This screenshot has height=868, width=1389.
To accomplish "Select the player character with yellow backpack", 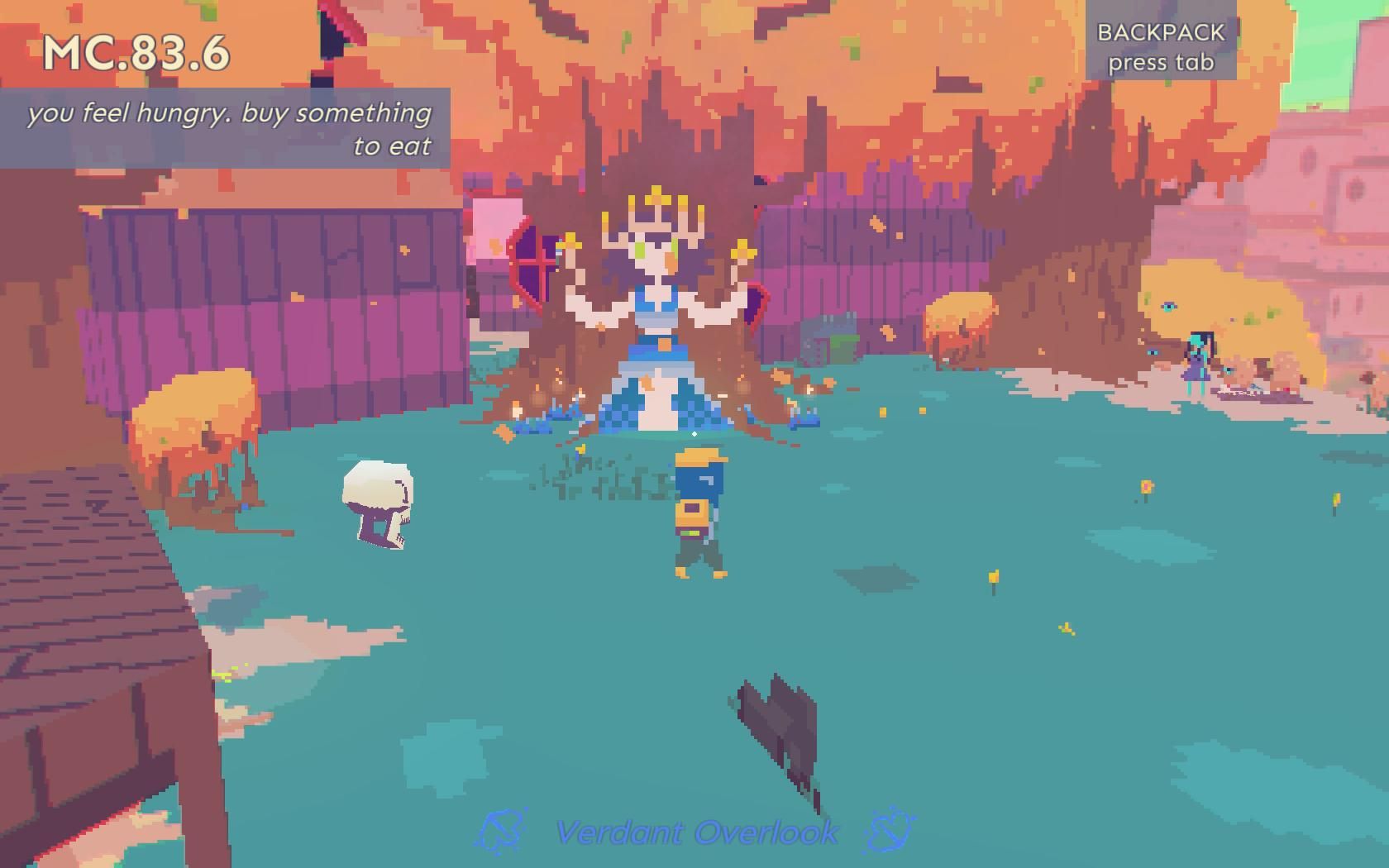I will (x=699, y=513).
